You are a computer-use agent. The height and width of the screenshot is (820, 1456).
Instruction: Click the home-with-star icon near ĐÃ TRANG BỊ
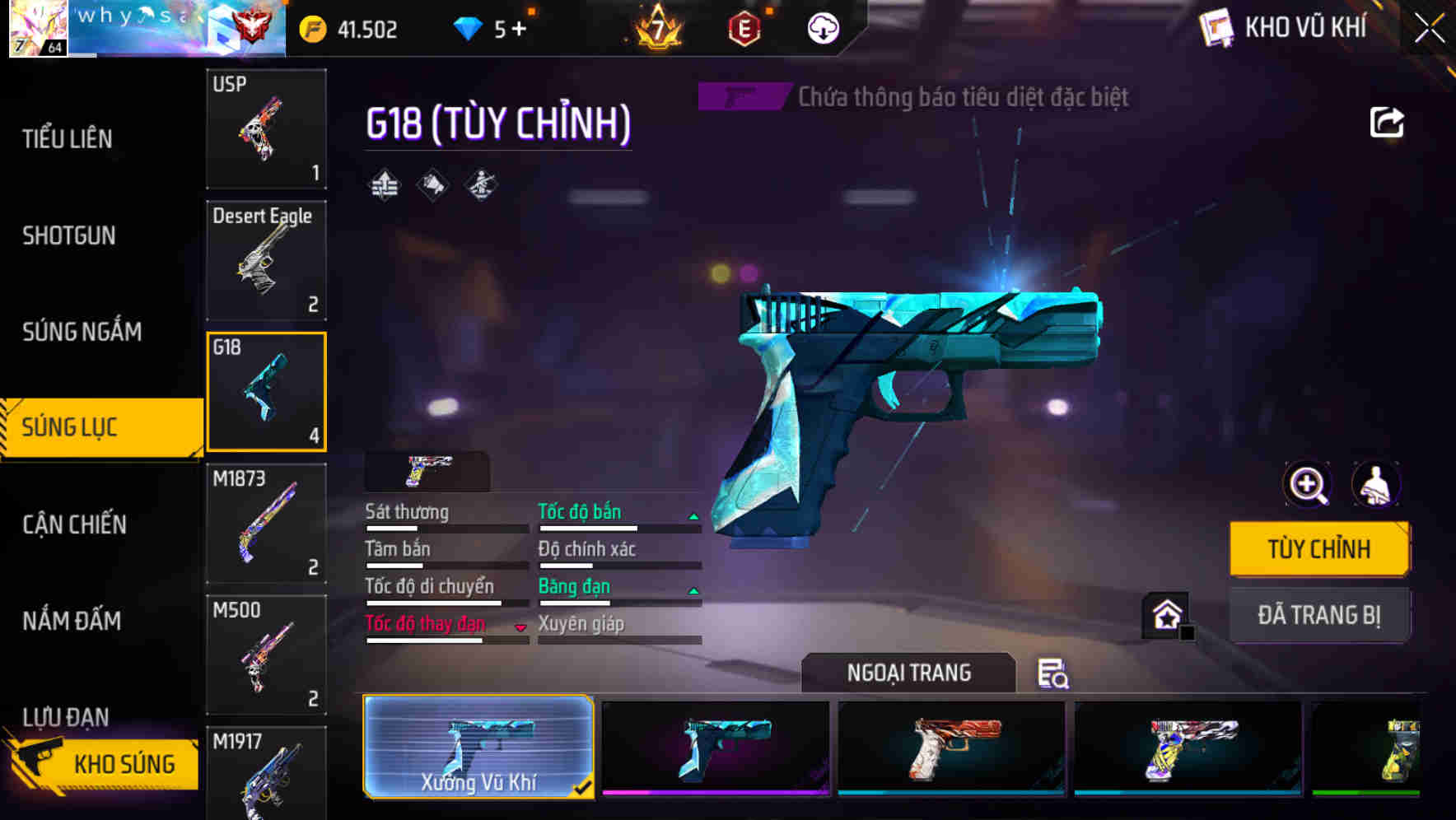pyautogui.click(x=1165, y=614)
